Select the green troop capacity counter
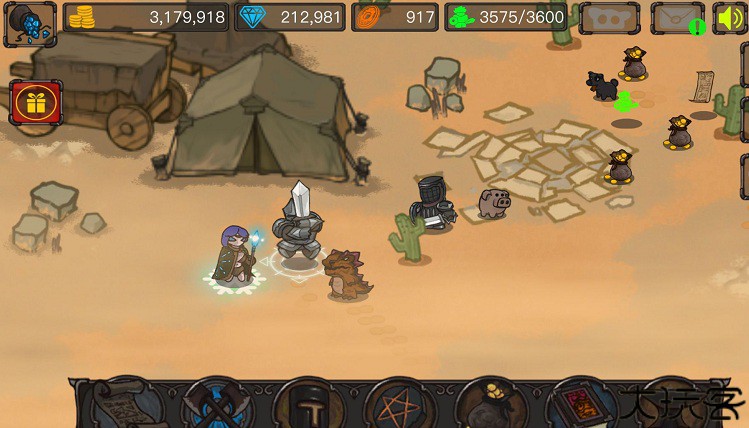The height and width of the screenshot is (428, 749). tap(507, 17)
